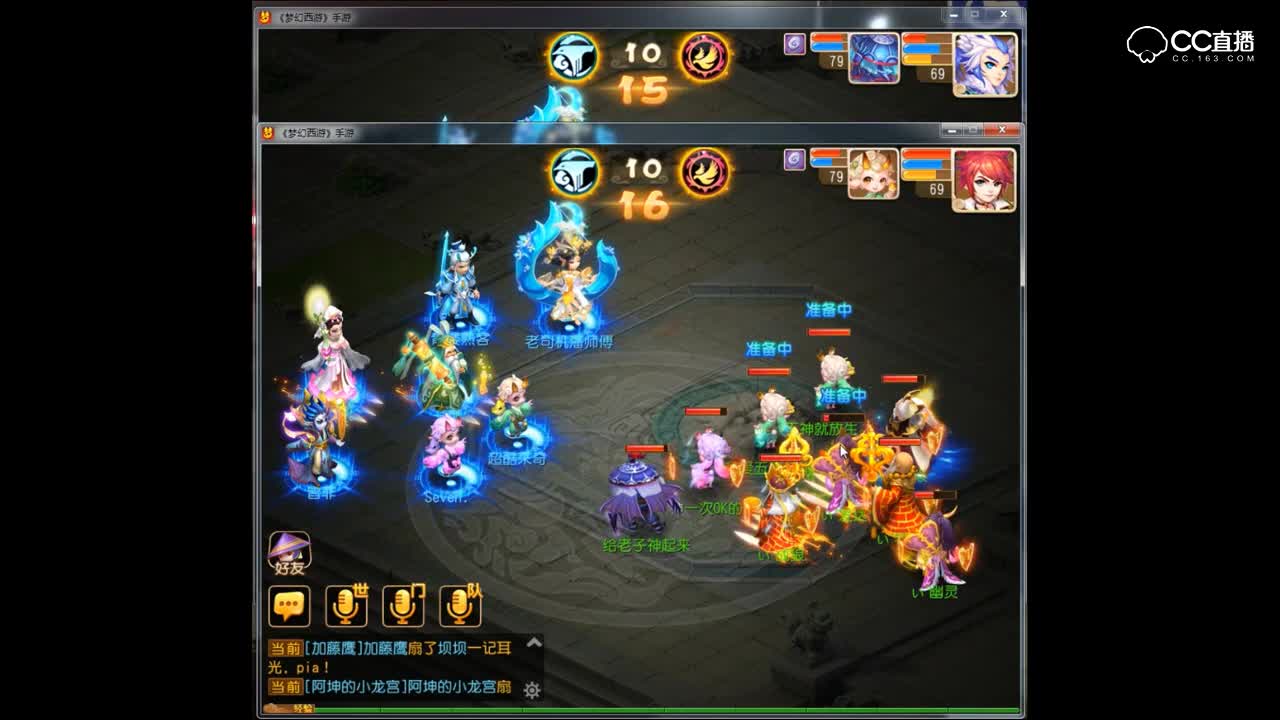
Task: Click the purple buff status icon
Action: click(x=793, y=160)
